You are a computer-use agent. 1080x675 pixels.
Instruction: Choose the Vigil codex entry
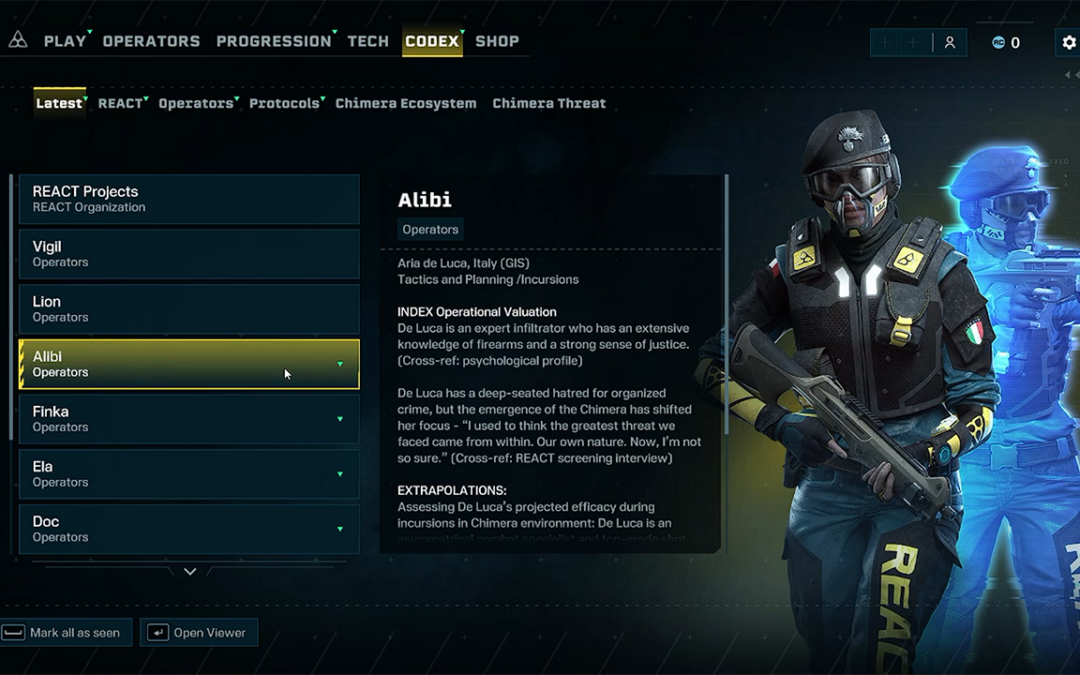[x=189, y=254]
